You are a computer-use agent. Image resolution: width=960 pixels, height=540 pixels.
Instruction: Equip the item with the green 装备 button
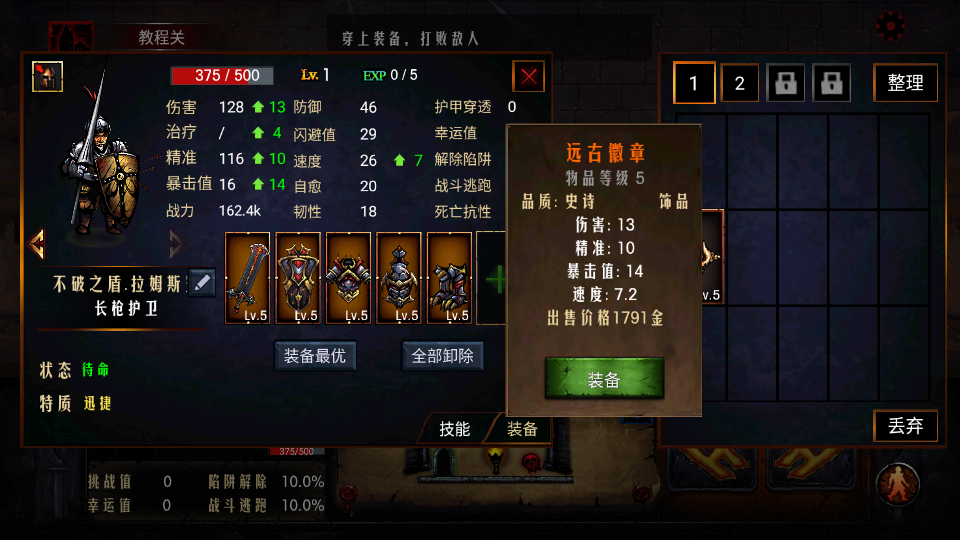(x=604, y=380)
